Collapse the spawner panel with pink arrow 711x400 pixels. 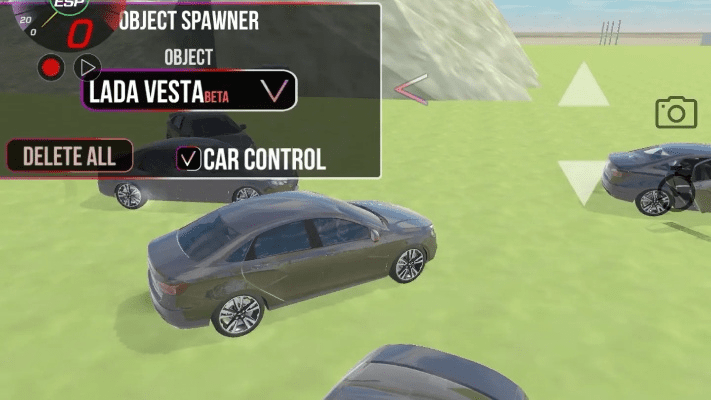tap(411, 90)
